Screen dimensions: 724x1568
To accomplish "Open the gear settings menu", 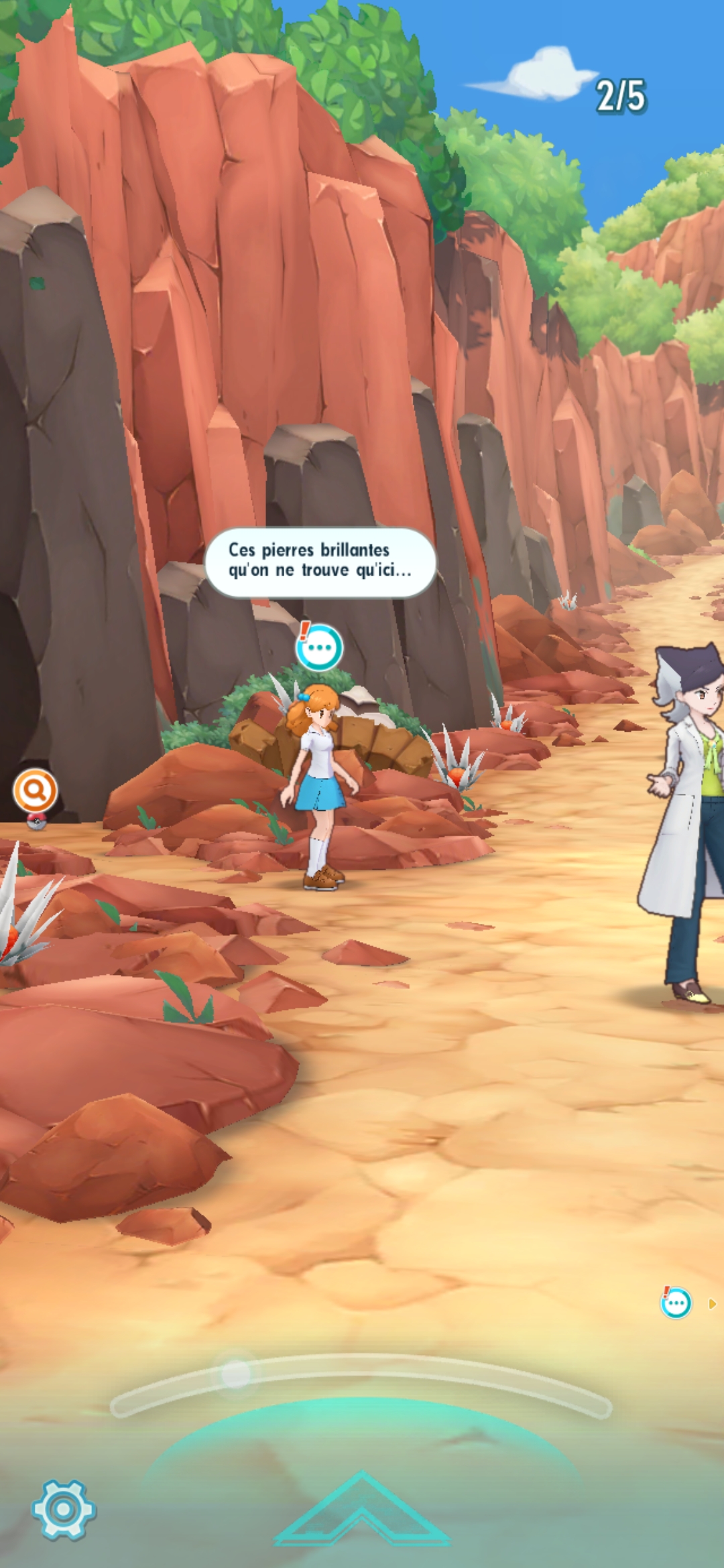I will point(64,1510).
